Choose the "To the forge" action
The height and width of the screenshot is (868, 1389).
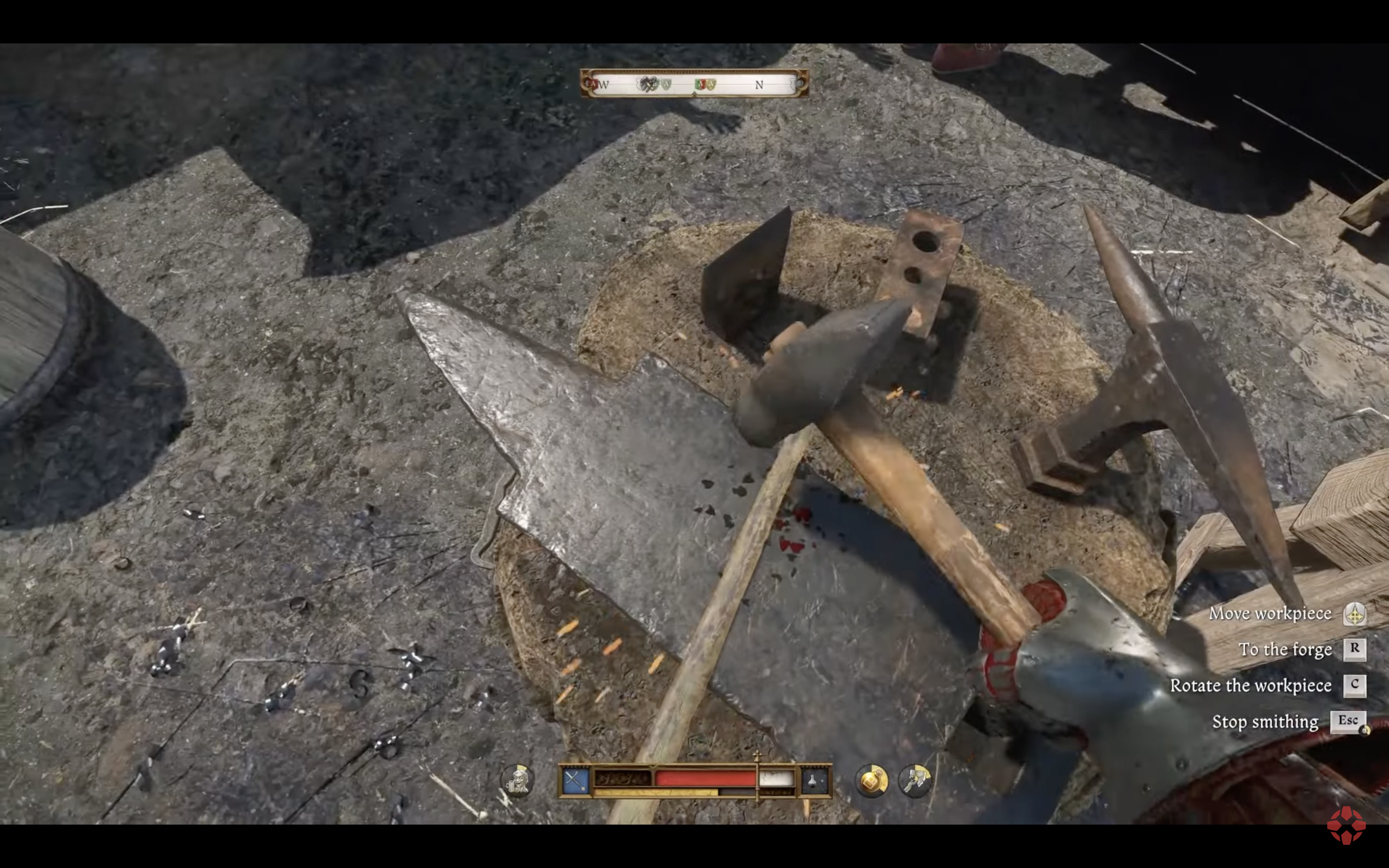click(x=1285, y=649)
